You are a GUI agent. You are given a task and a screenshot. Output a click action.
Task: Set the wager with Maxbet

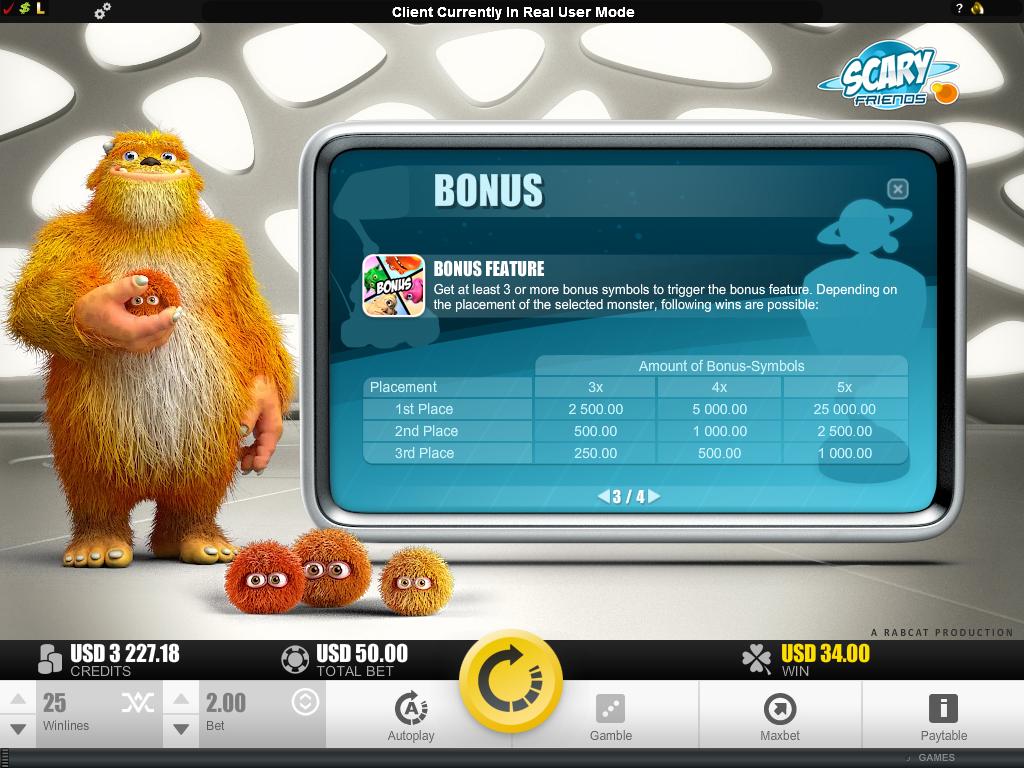(x=779, y=716)
